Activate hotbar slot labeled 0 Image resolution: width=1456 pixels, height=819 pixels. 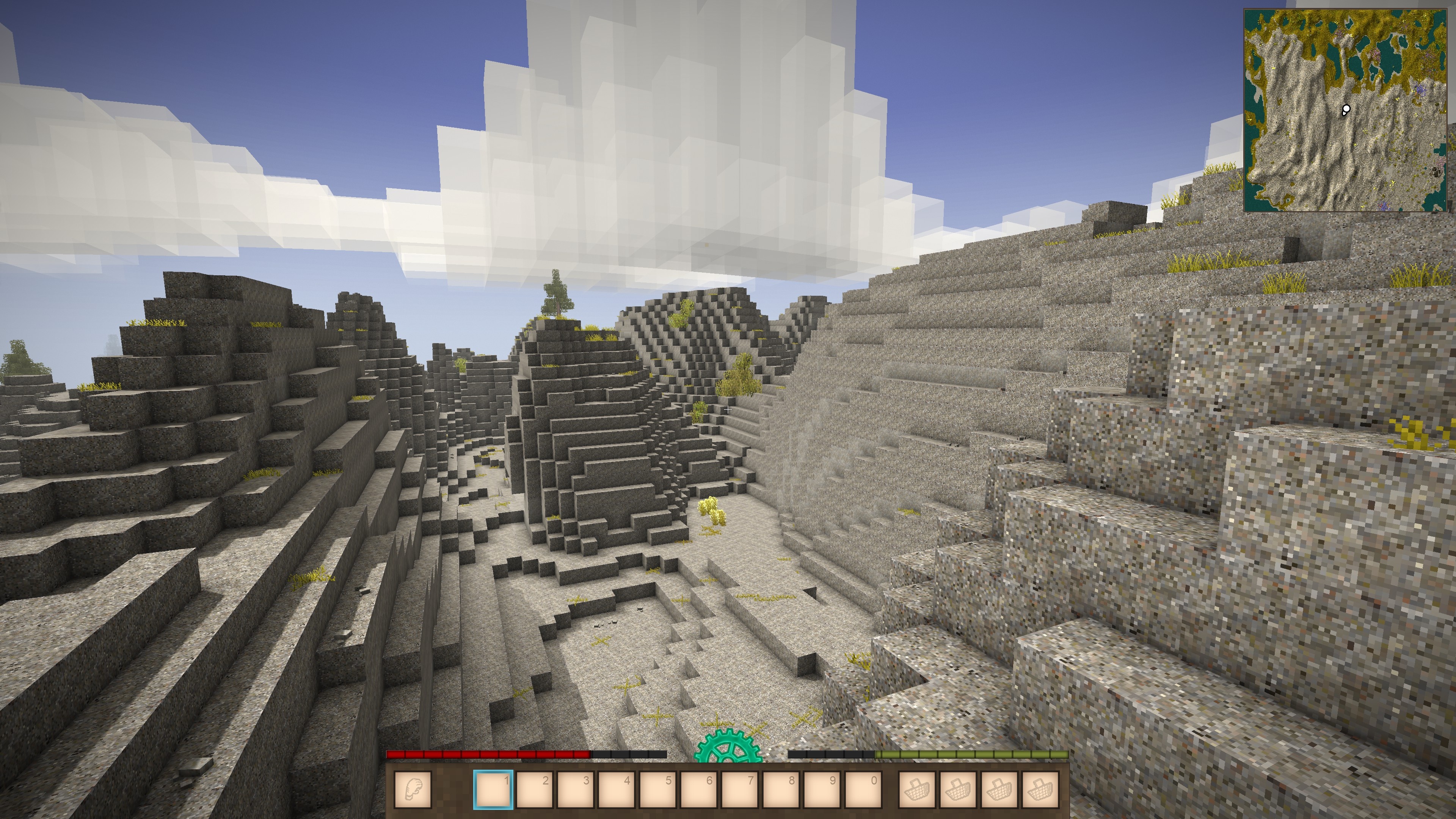pyautogui.click(x=863, y=789)
